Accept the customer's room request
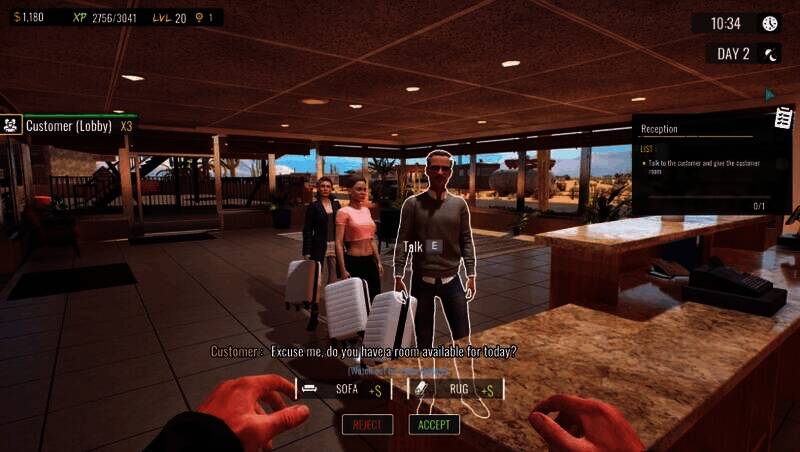Screen dimensions: 800x452 point(434,425)
